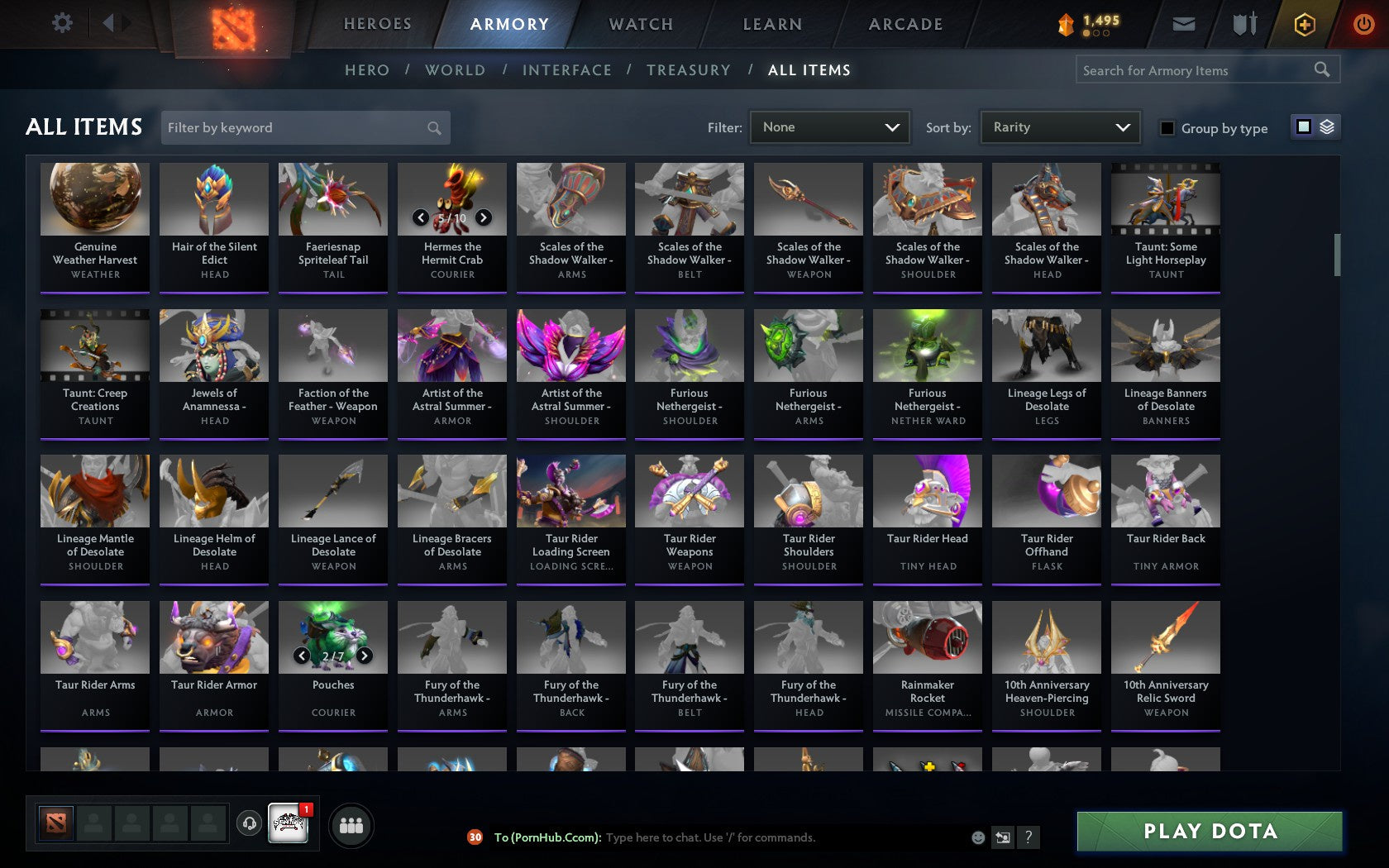Switch to the HEROES tab
This screenshot has width=1389, height=868.
pos(377,24)
